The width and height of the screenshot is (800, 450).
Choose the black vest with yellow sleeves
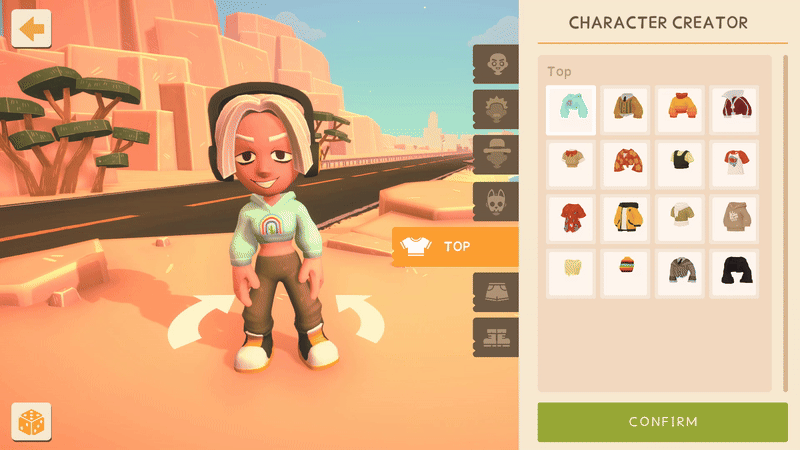tap(680, 164)
